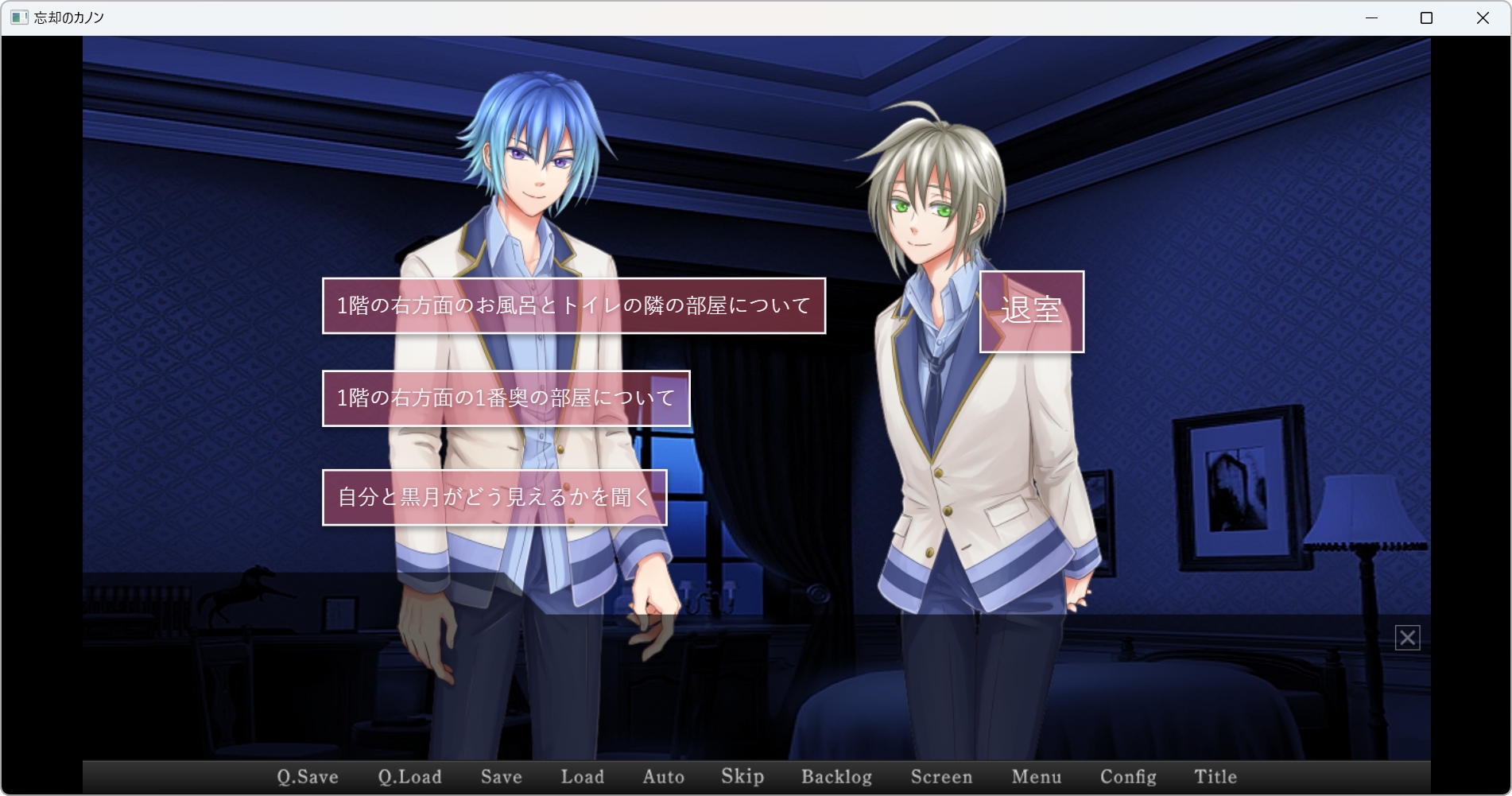
Task: Open the Config settings
Action: 1128,777
